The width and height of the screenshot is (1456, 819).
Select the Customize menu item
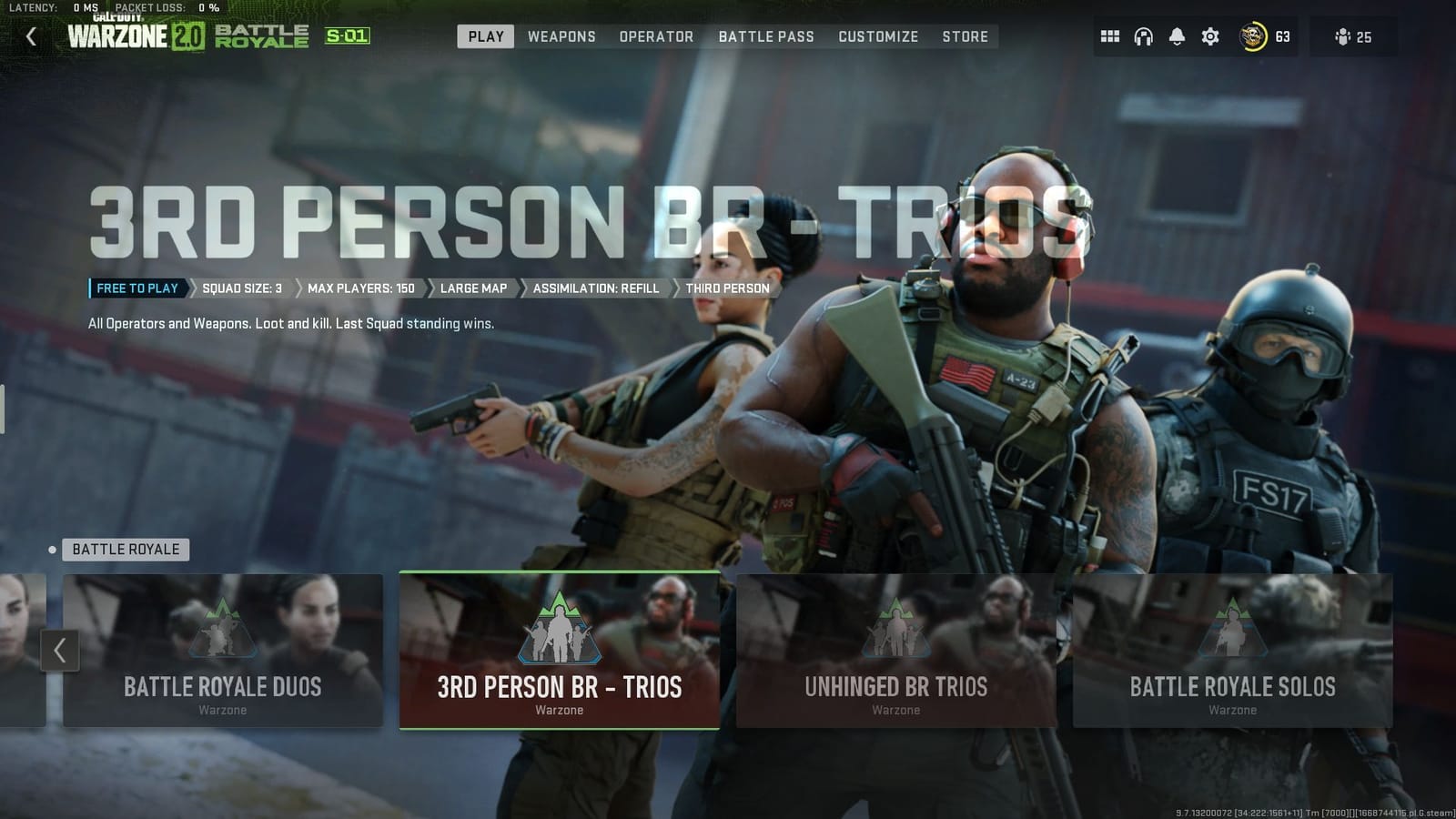[x=877, y=36]
